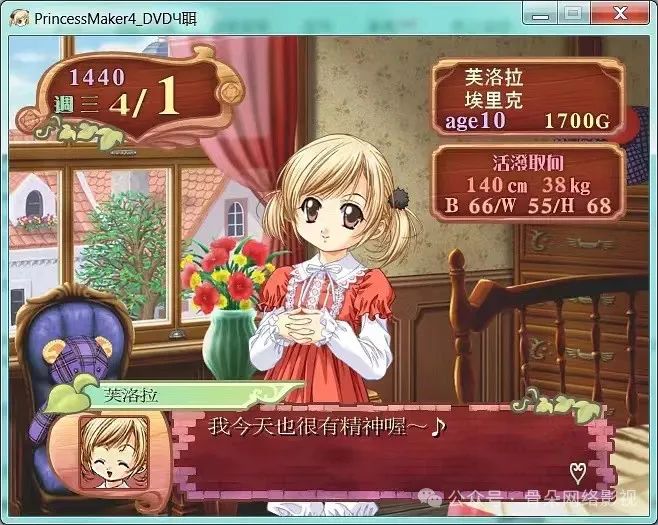The image size is (658, 525).
Task: Click the red dialogue text box to continue
Action: (380, 450)
